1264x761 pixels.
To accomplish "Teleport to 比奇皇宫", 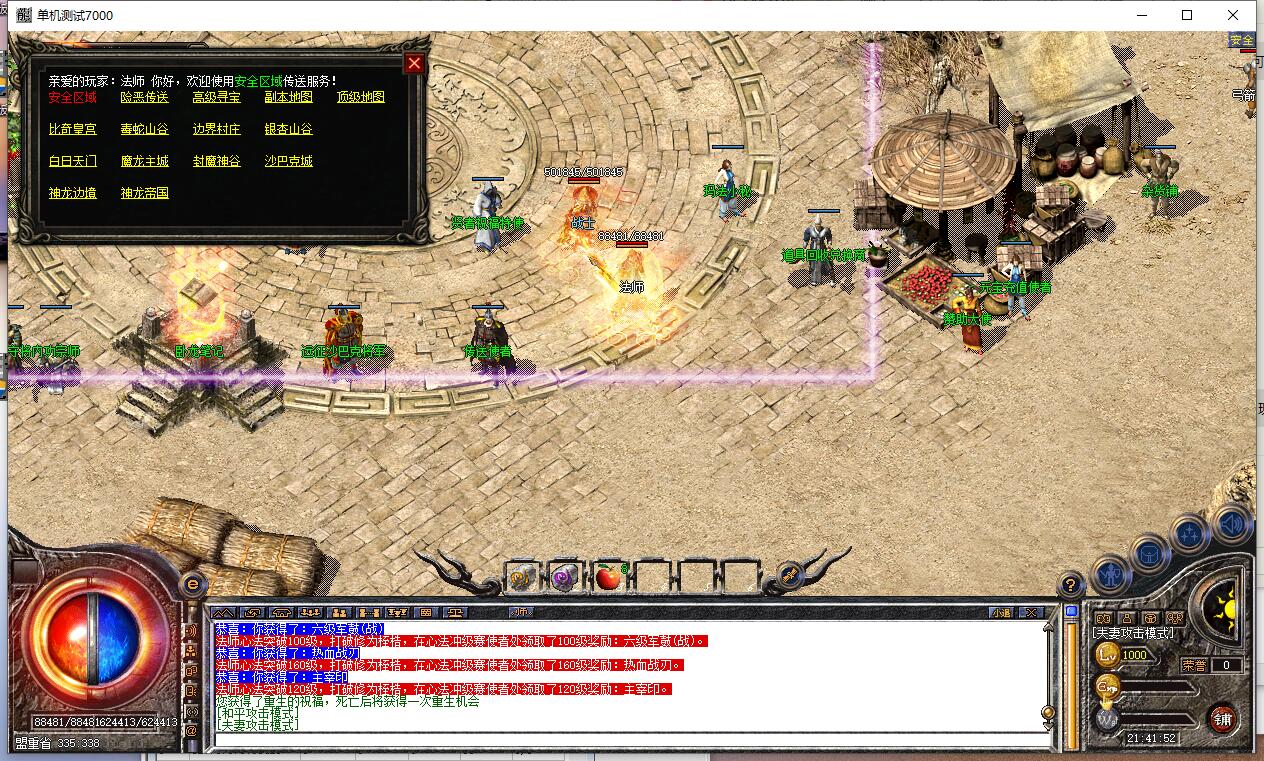I will coord(72,129).
